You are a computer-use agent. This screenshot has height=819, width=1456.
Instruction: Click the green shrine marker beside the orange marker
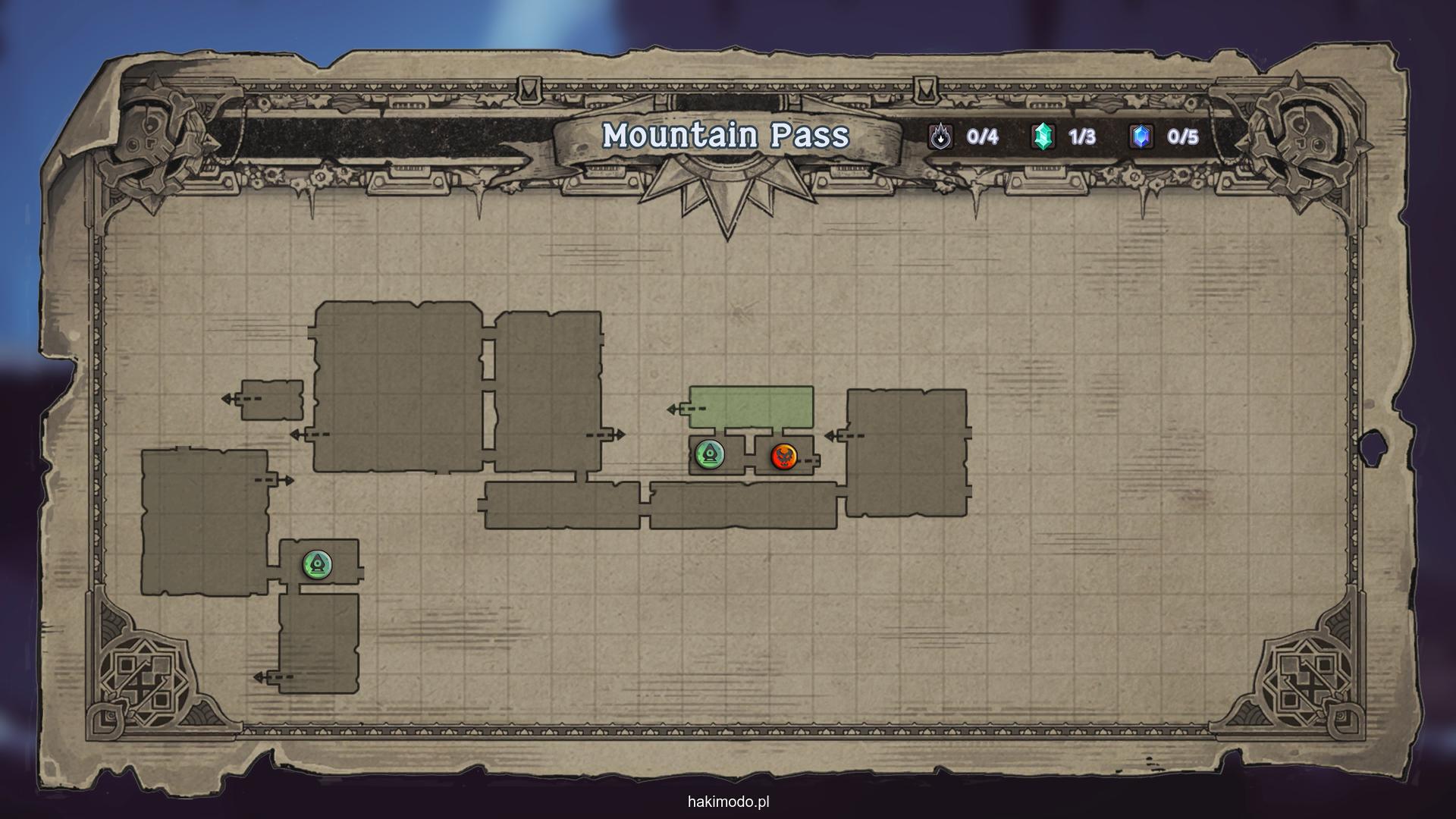pyautogui.click(x=710, y=454)
